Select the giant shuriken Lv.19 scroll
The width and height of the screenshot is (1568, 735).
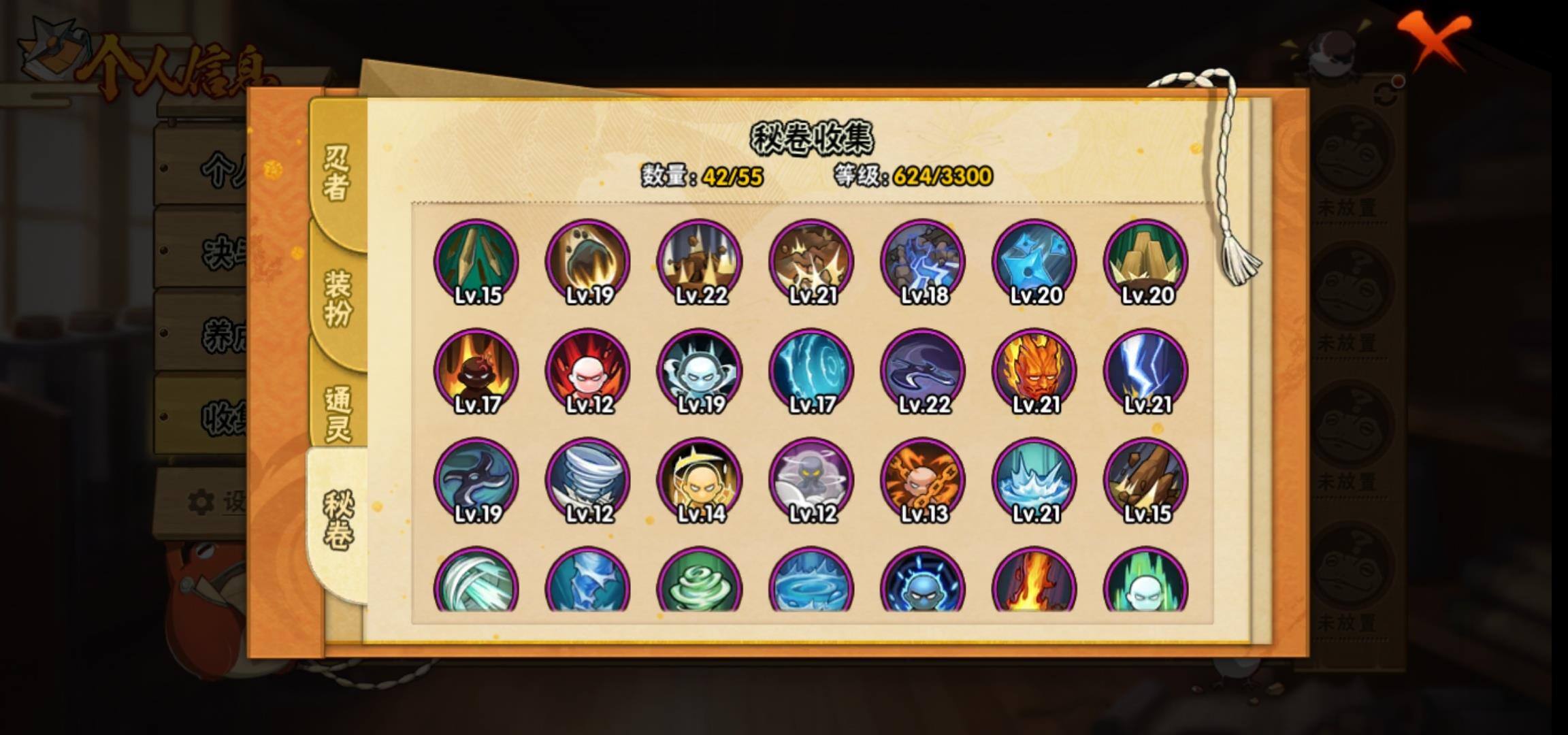pos(476,480)
